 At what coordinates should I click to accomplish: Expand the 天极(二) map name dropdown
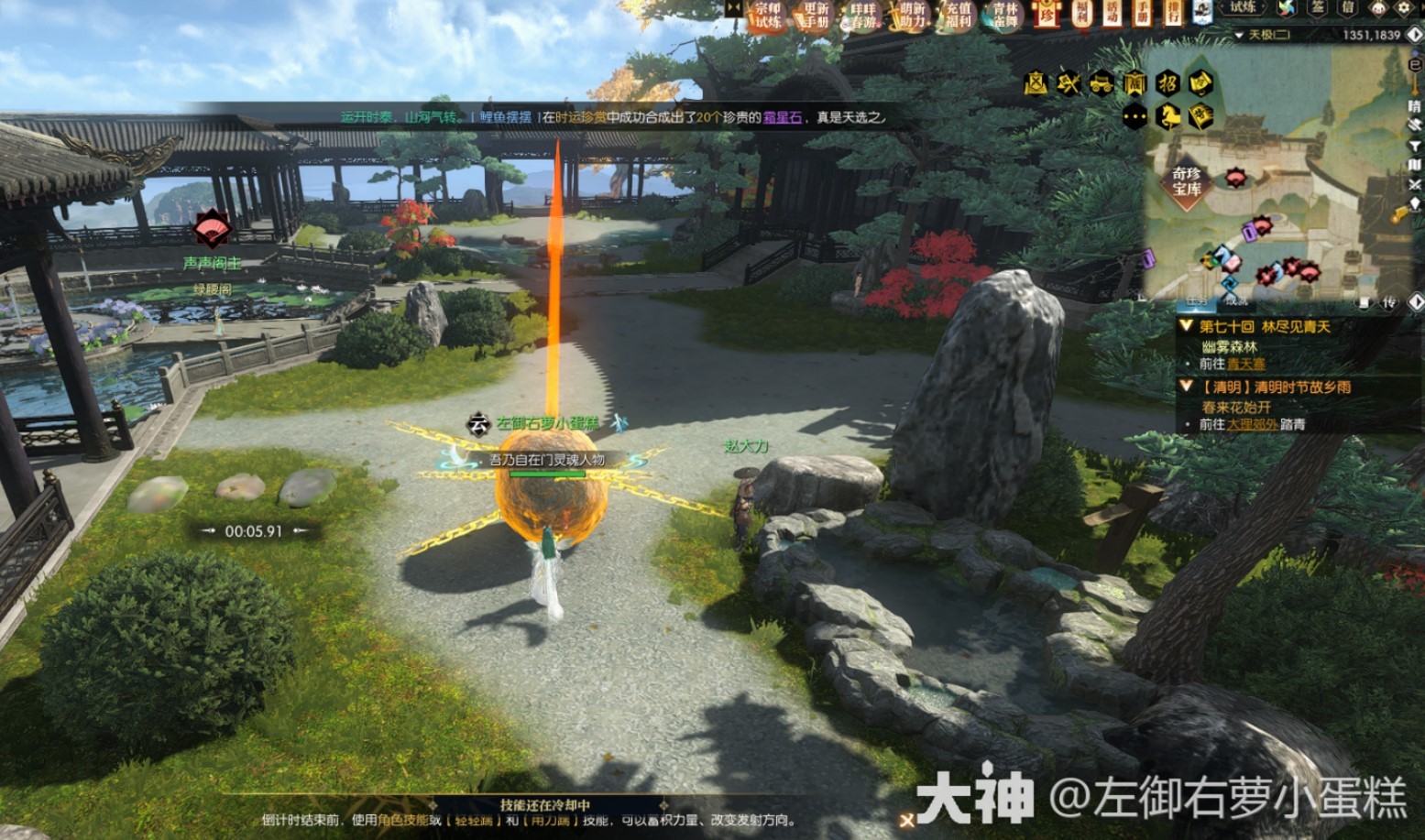1239,35
